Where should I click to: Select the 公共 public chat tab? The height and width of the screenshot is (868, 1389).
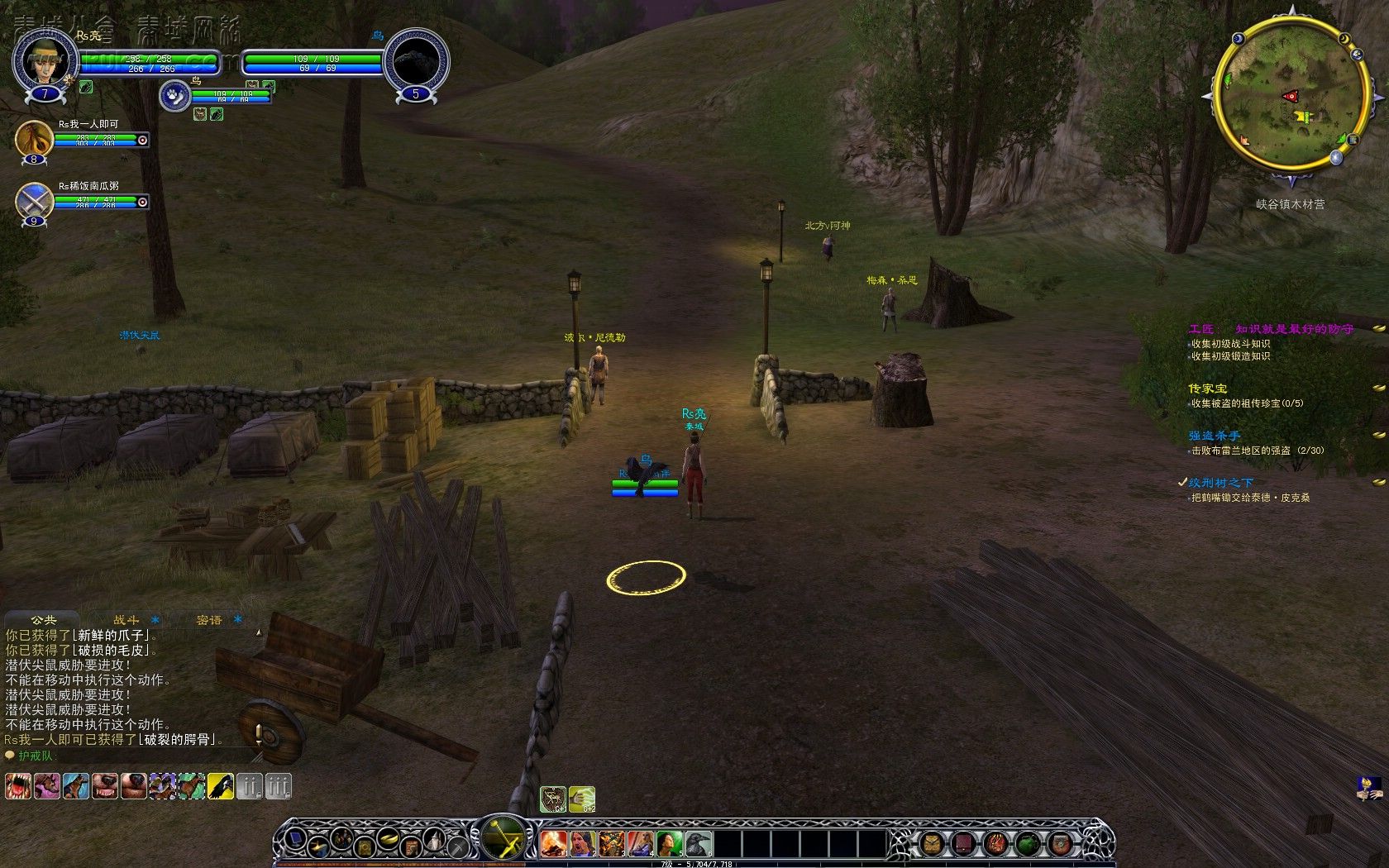[x=44, y=619]
